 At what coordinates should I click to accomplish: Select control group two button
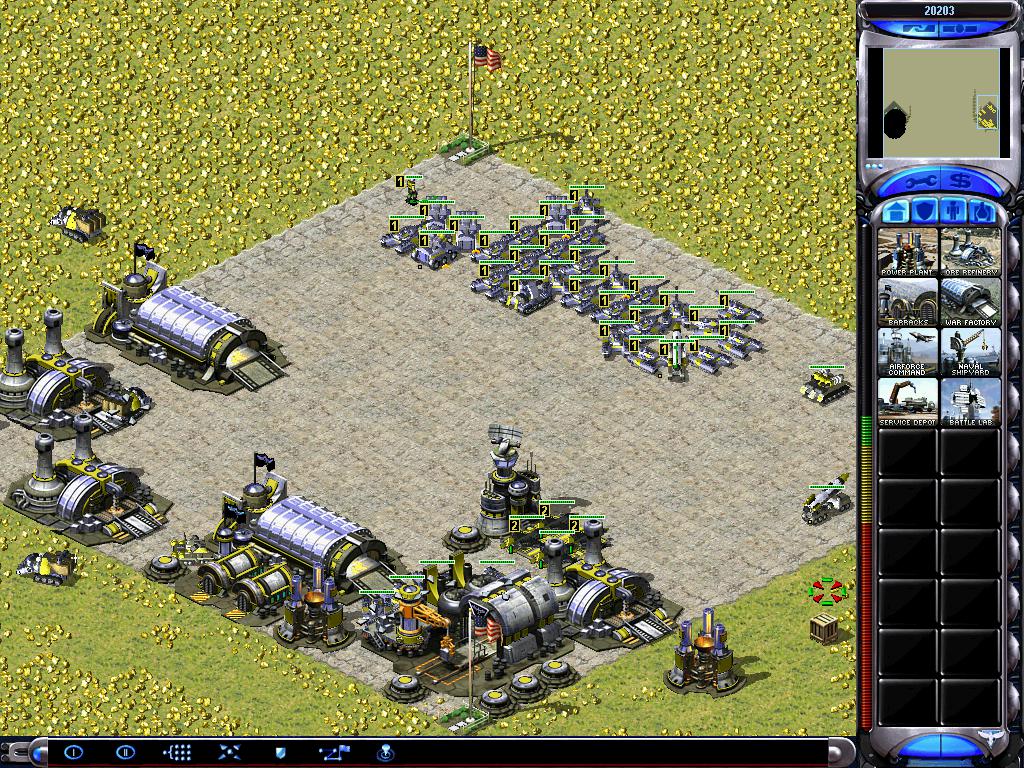pos(125,752)
